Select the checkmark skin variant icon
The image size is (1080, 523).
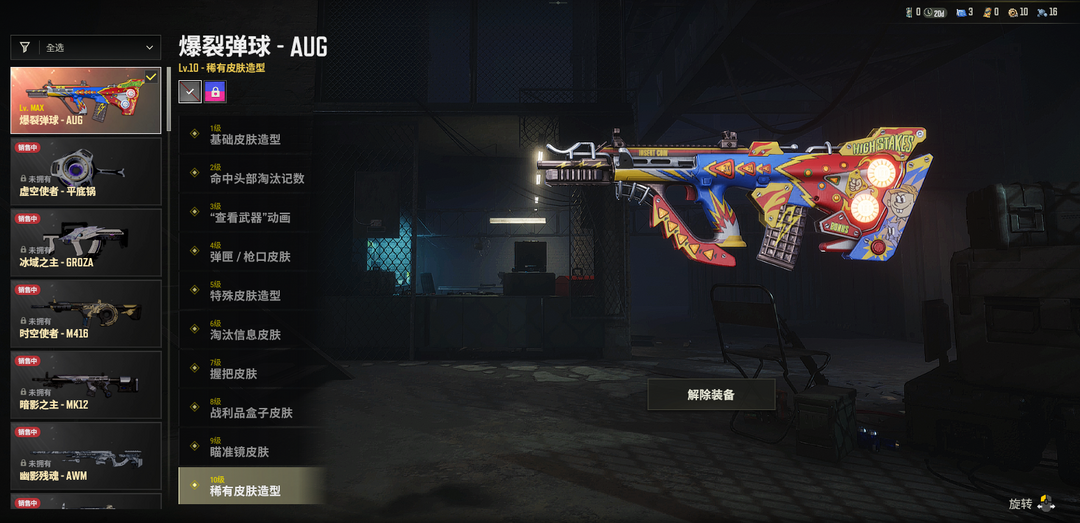tap(189, 92)
